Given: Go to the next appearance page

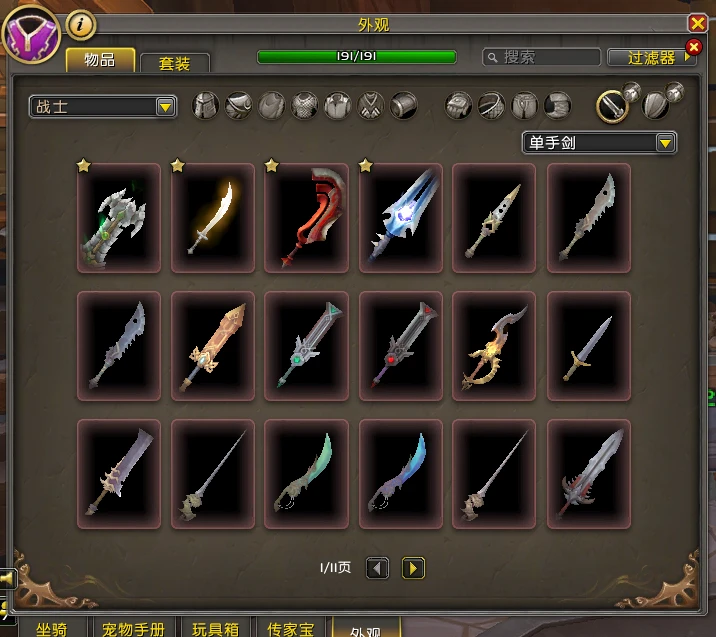Looking at the screenshot, I should click(x=413, y=568).
